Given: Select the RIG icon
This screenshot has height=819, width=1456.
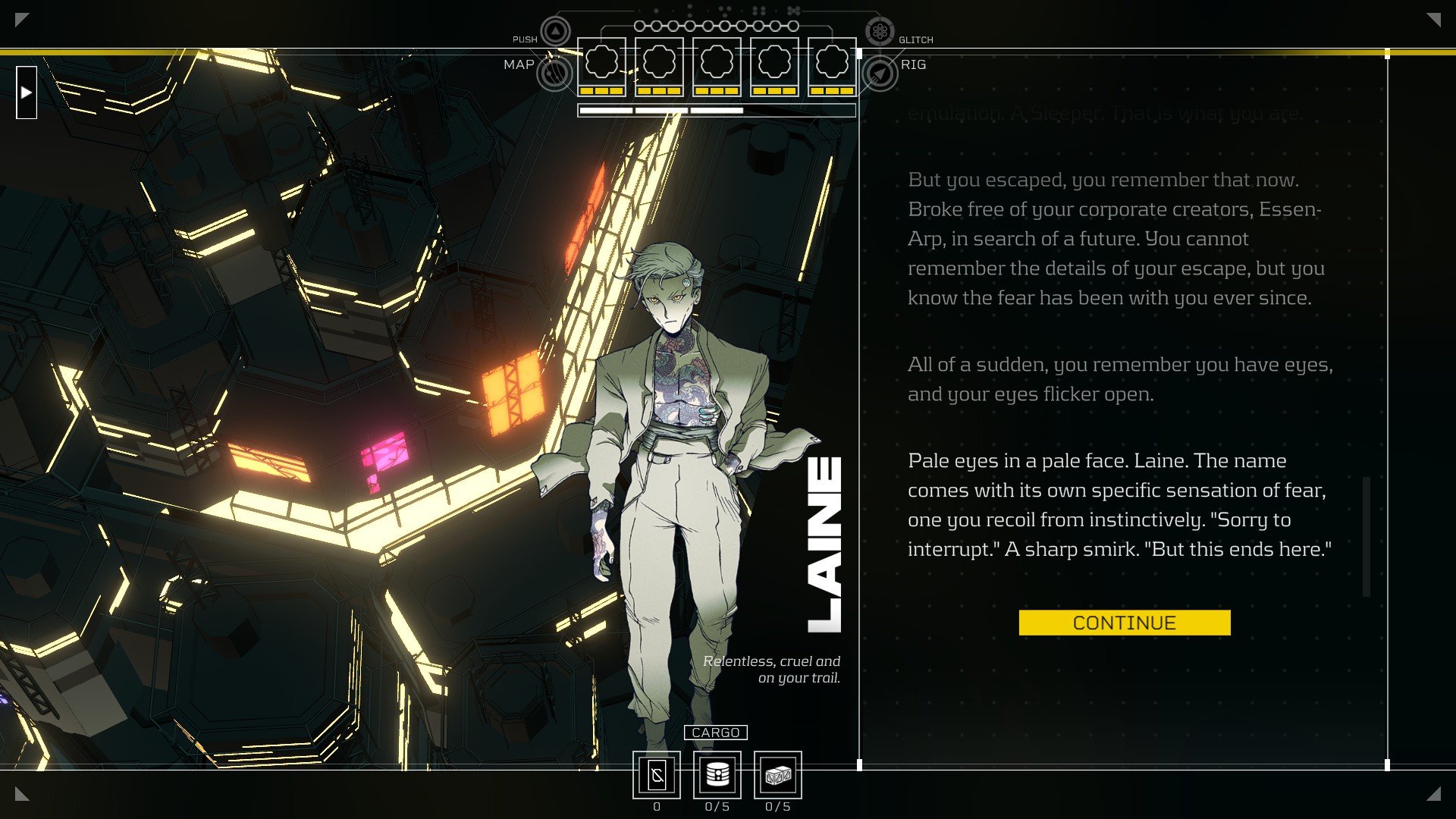Looking at the screenshot, I should coord(880,74).
